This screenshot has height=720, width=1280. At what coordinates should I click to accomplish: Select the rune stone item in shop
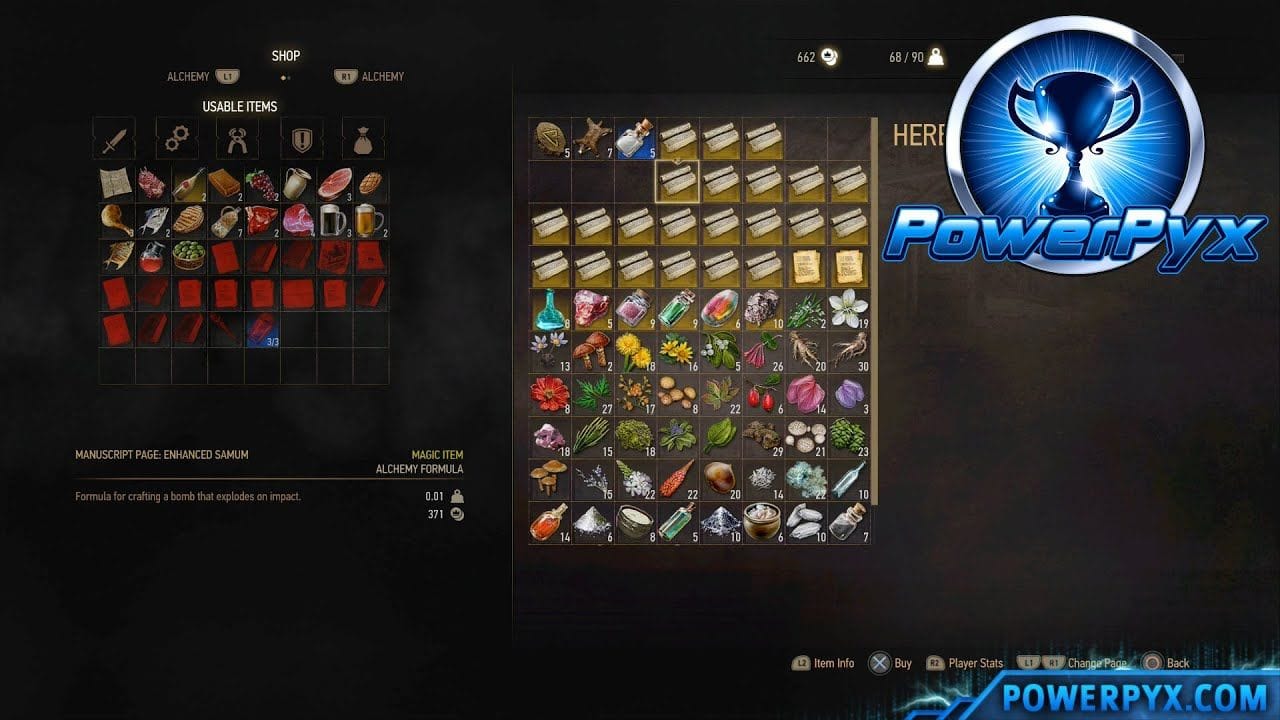pyautogui.click(x=549, y=138)
